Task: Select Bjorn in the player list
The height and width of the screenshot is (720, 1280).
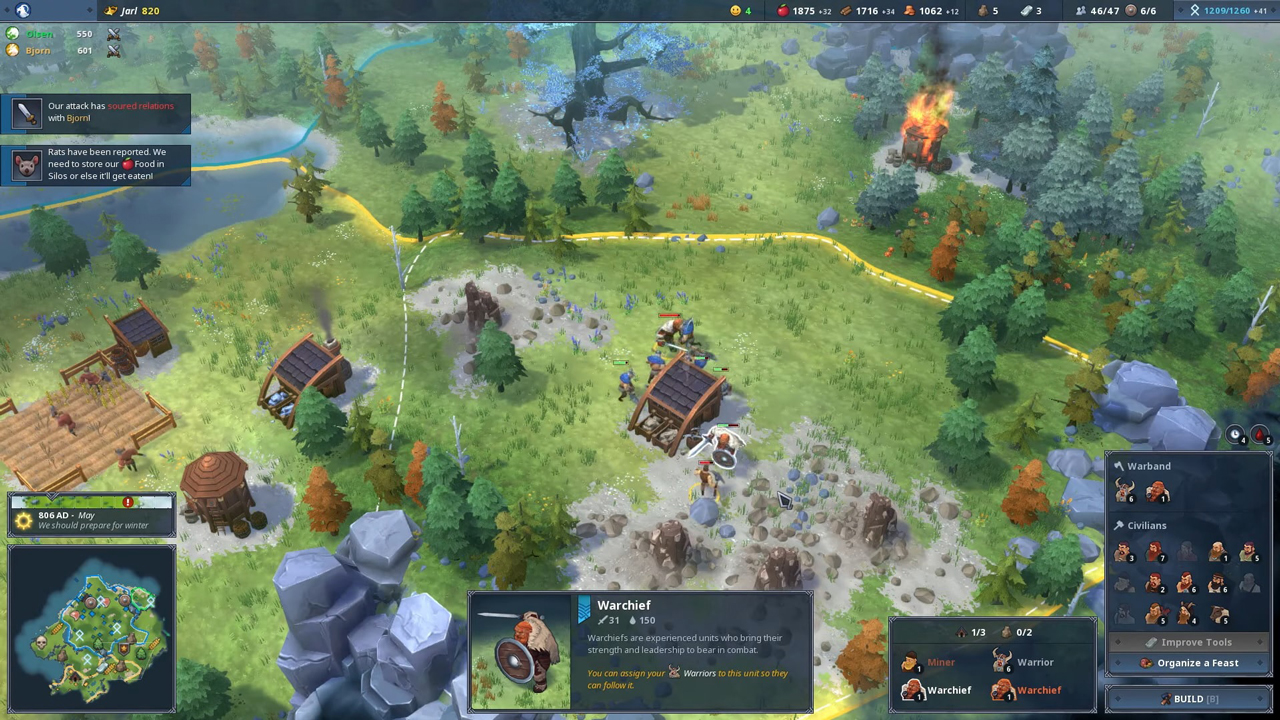Action: pos(38,50)
